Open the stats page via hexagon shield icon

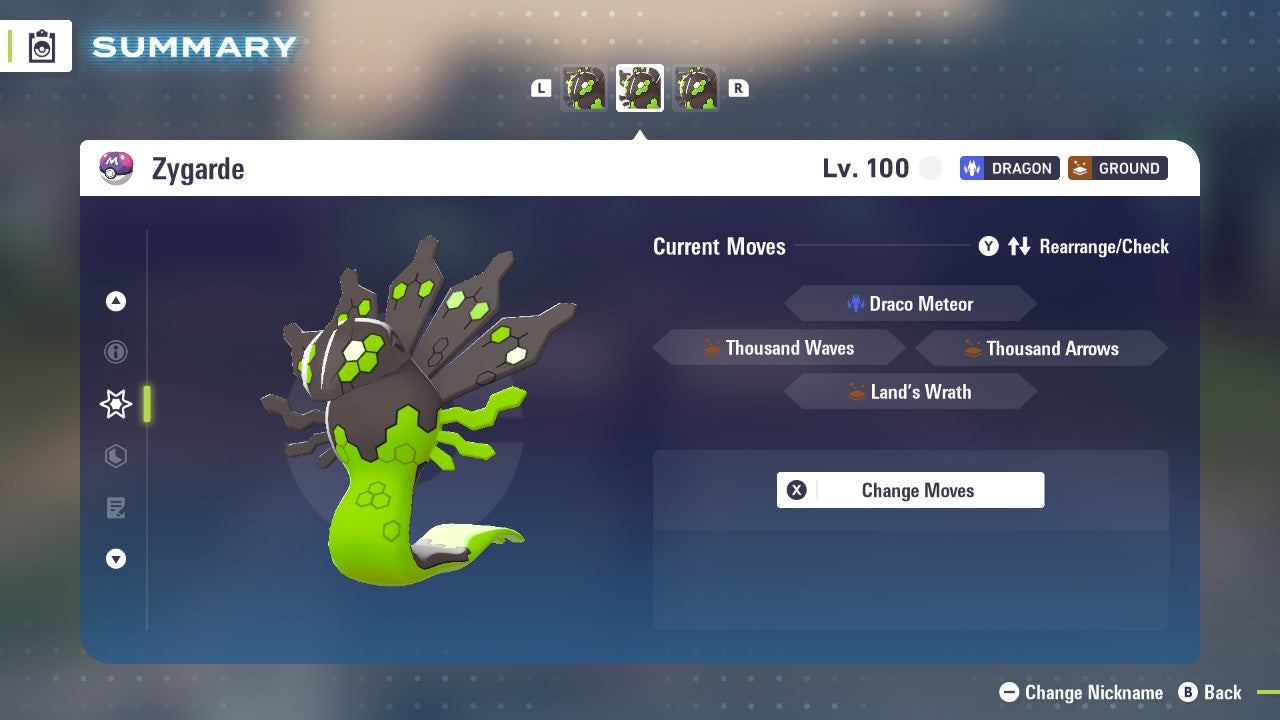[115, 455]
